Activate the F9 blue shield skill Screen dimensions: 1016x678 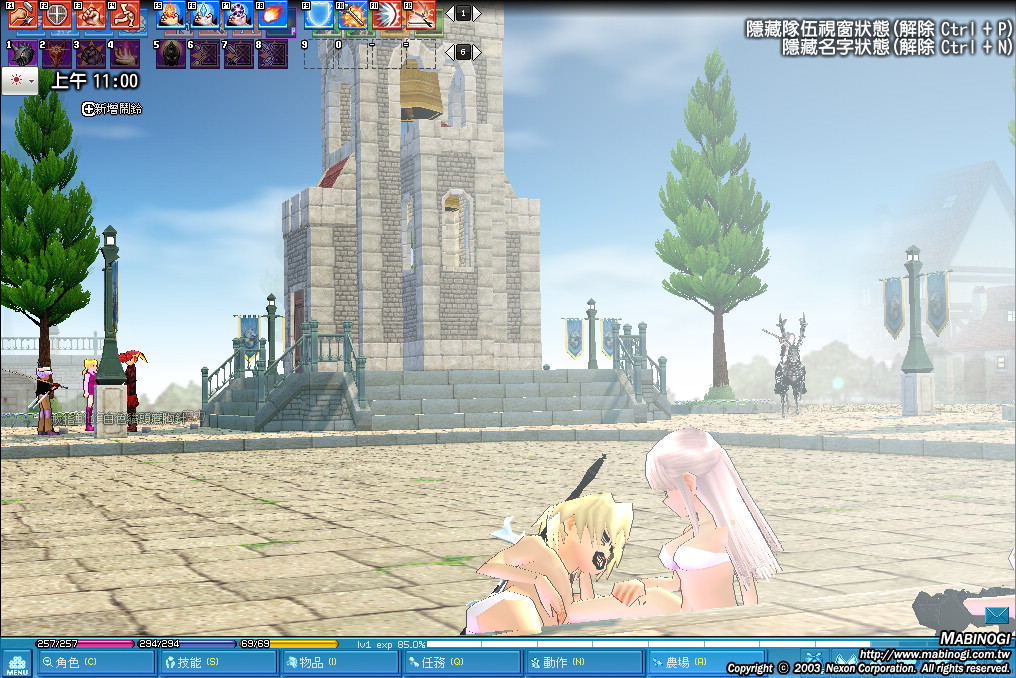[x=320, y=15]
